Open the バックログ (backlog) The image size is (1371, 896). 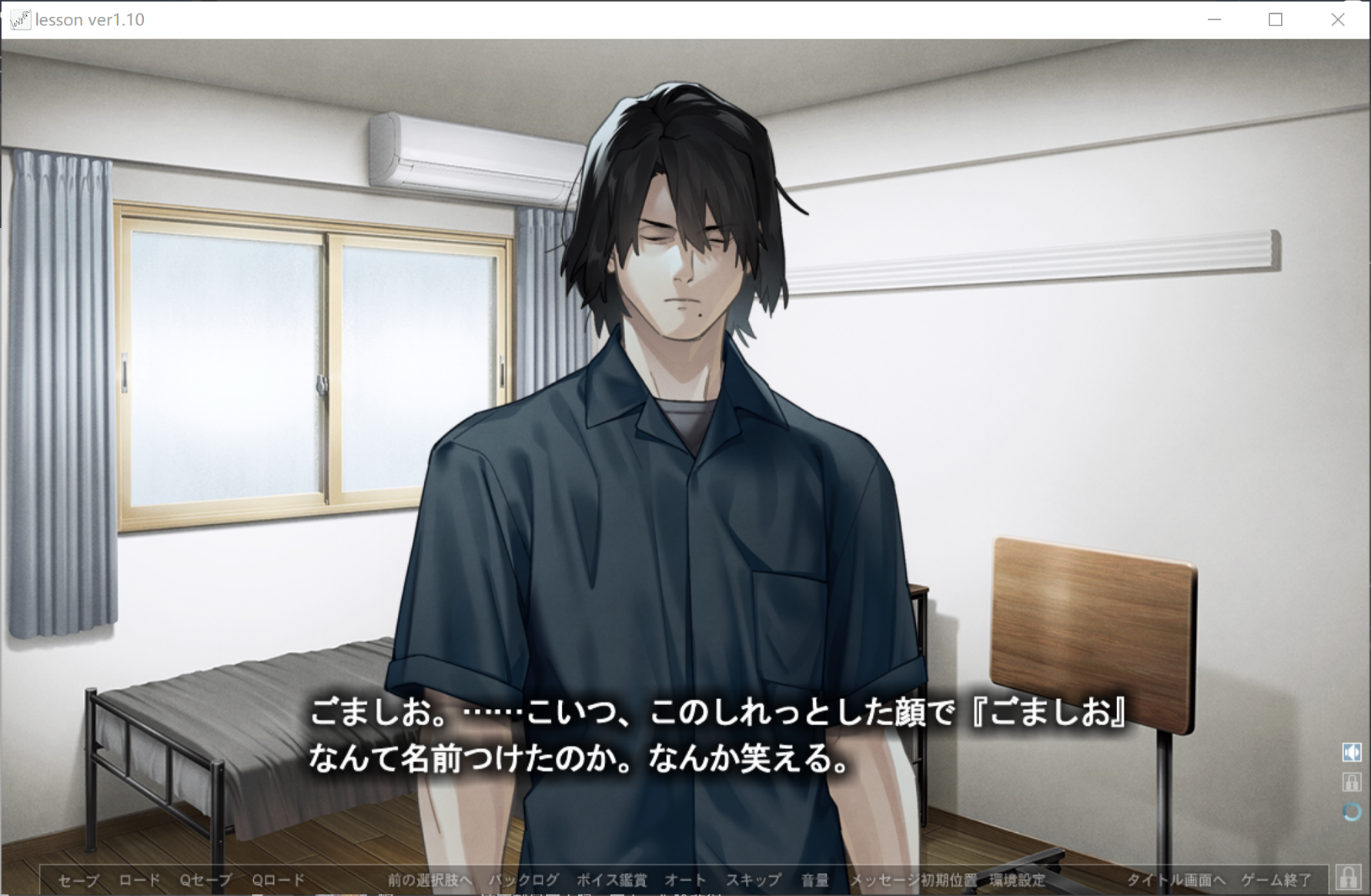(523, 880)
